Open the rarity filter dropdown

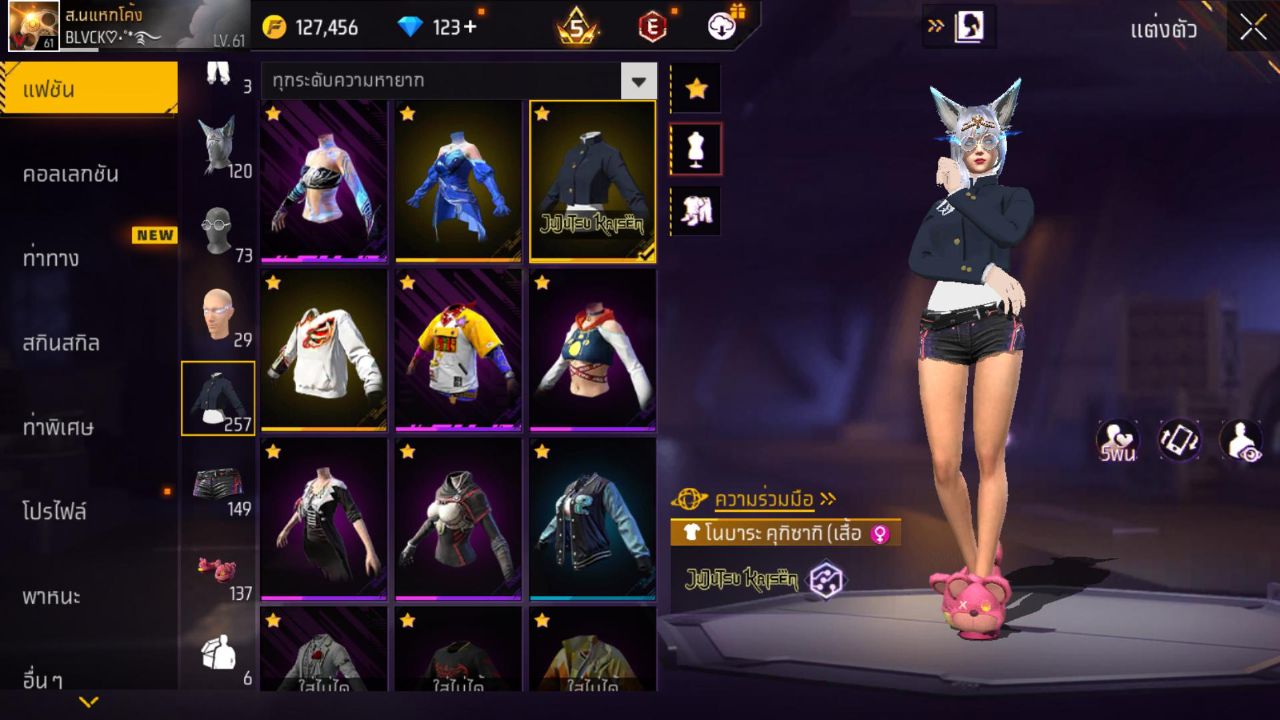click(x=639, y=81)
